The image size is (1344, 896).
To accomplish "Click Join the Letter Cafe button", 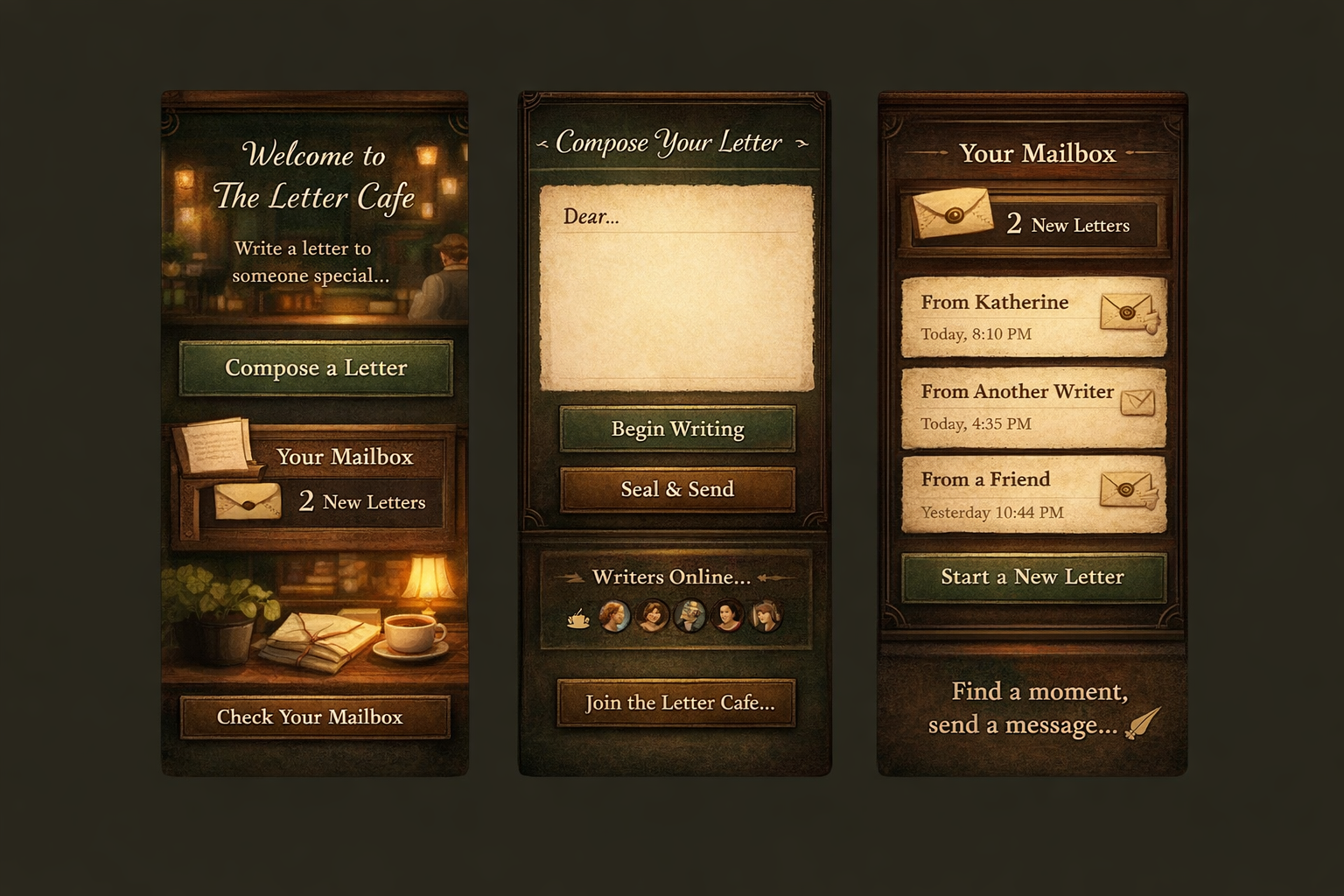I will point(676,703).
